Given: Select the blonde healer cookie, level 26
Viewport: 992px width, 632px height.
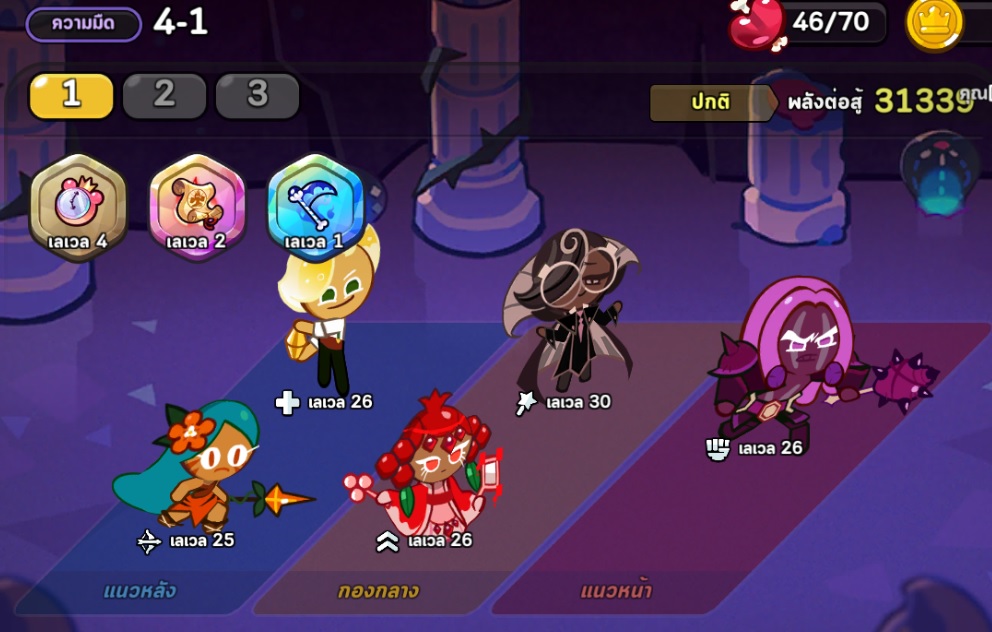Looking at the screenshot, I should (x=327, y=315).
